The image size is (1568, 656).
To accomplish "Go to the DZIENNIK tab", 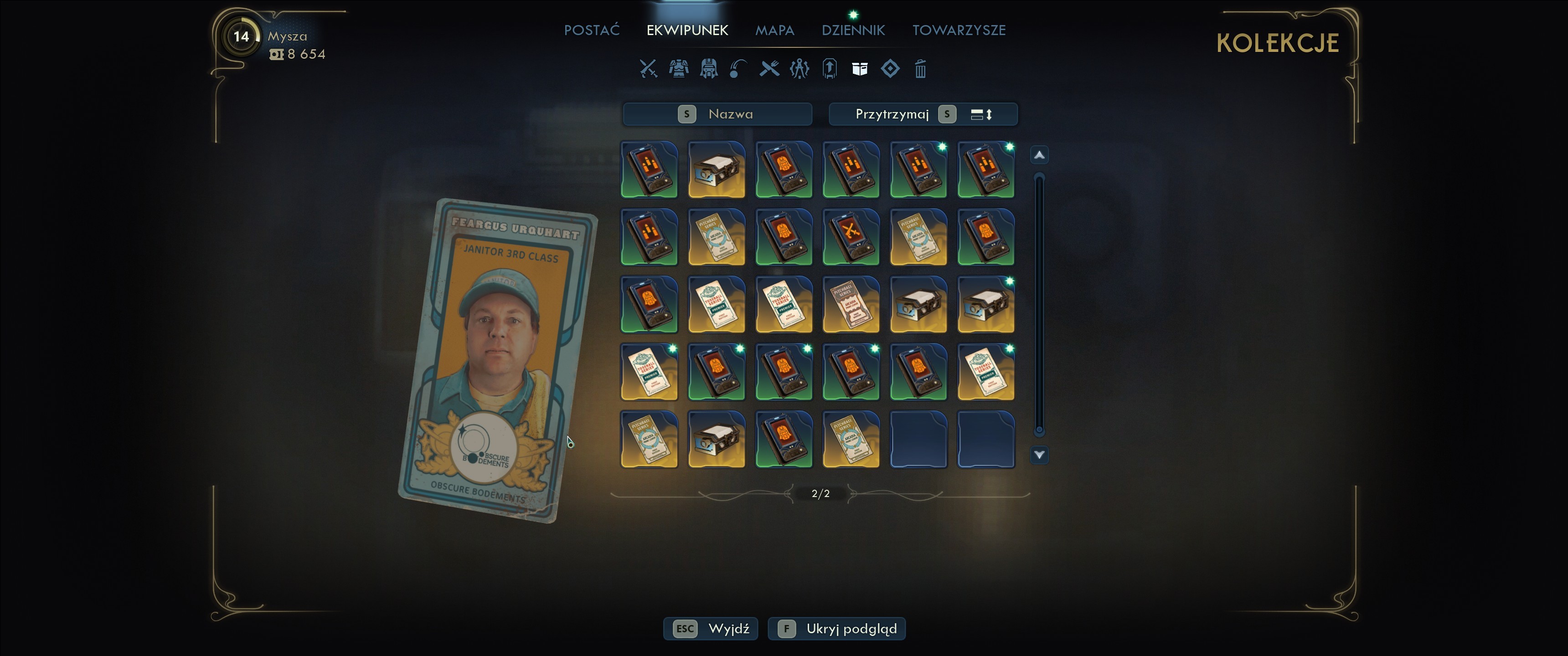I will pos(853,30).
